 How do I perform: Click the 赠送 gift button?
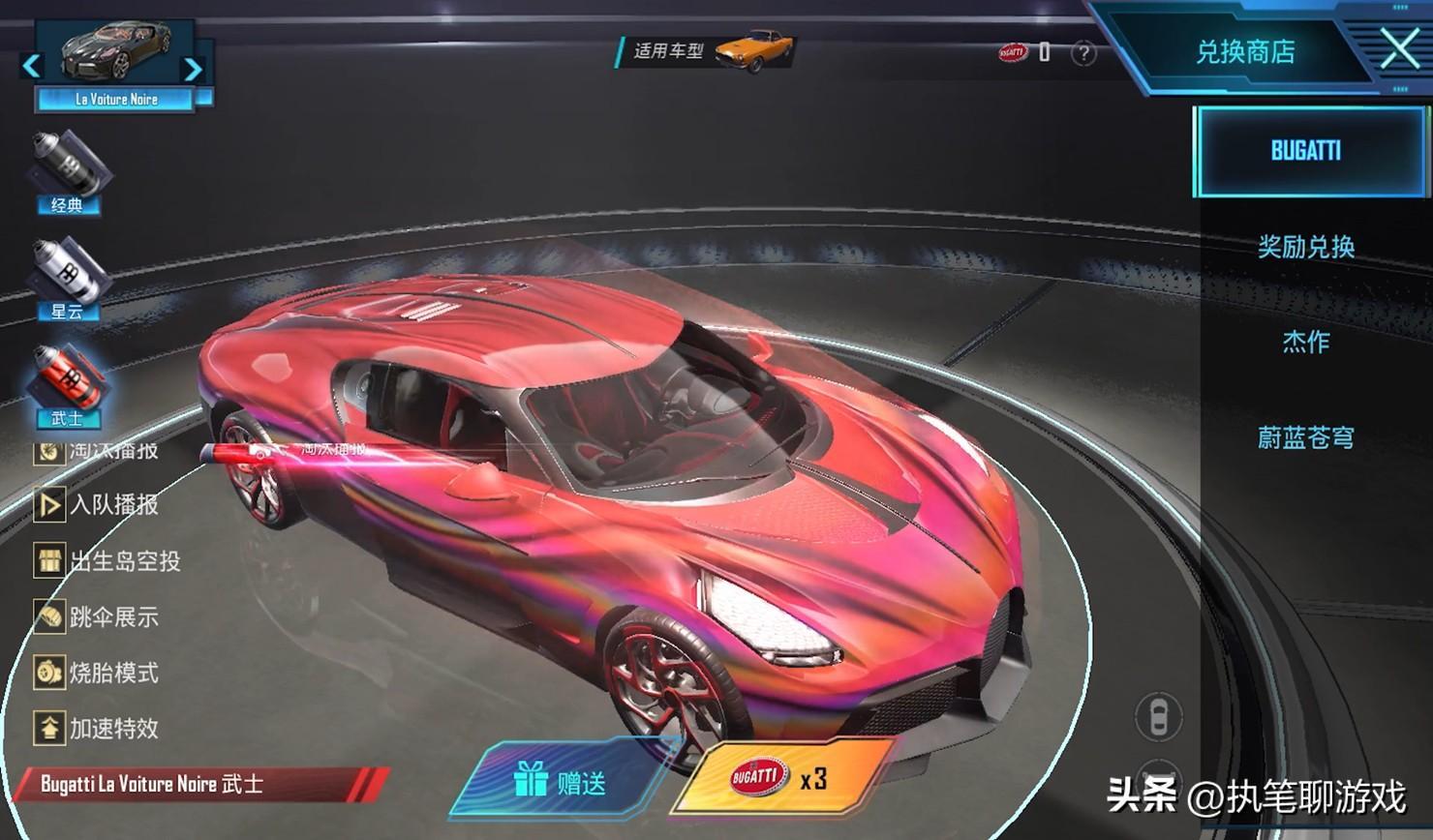click(562, 781)
